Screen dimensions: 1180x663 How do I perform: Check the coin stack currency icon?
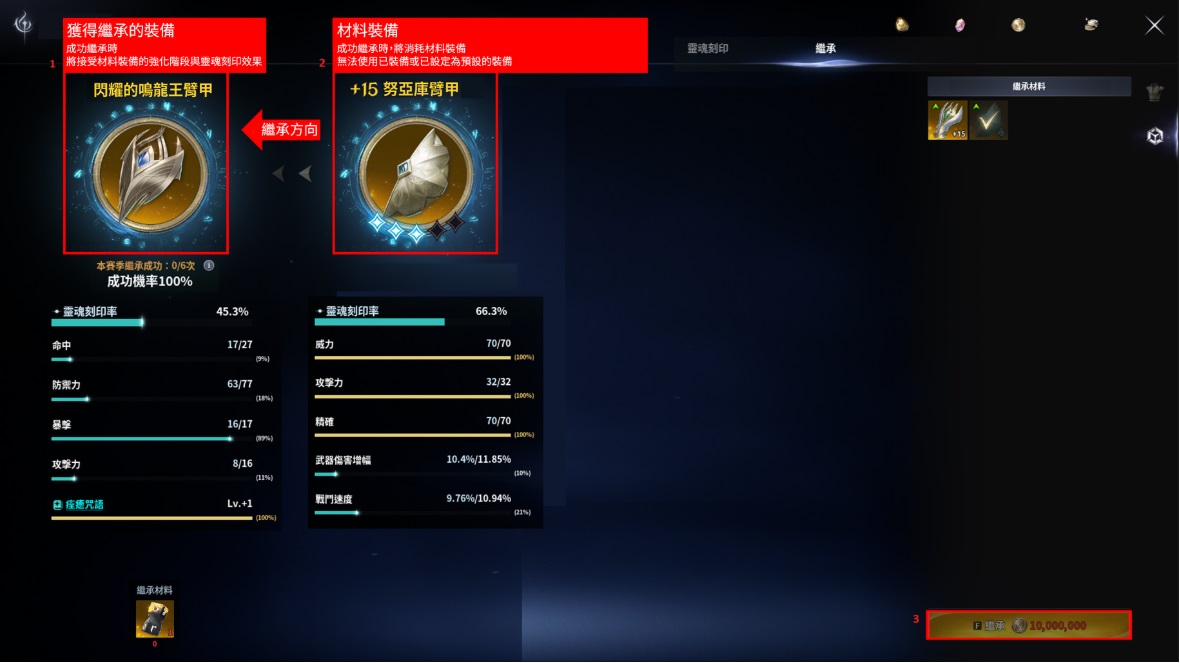click(x=1092, y=25)
